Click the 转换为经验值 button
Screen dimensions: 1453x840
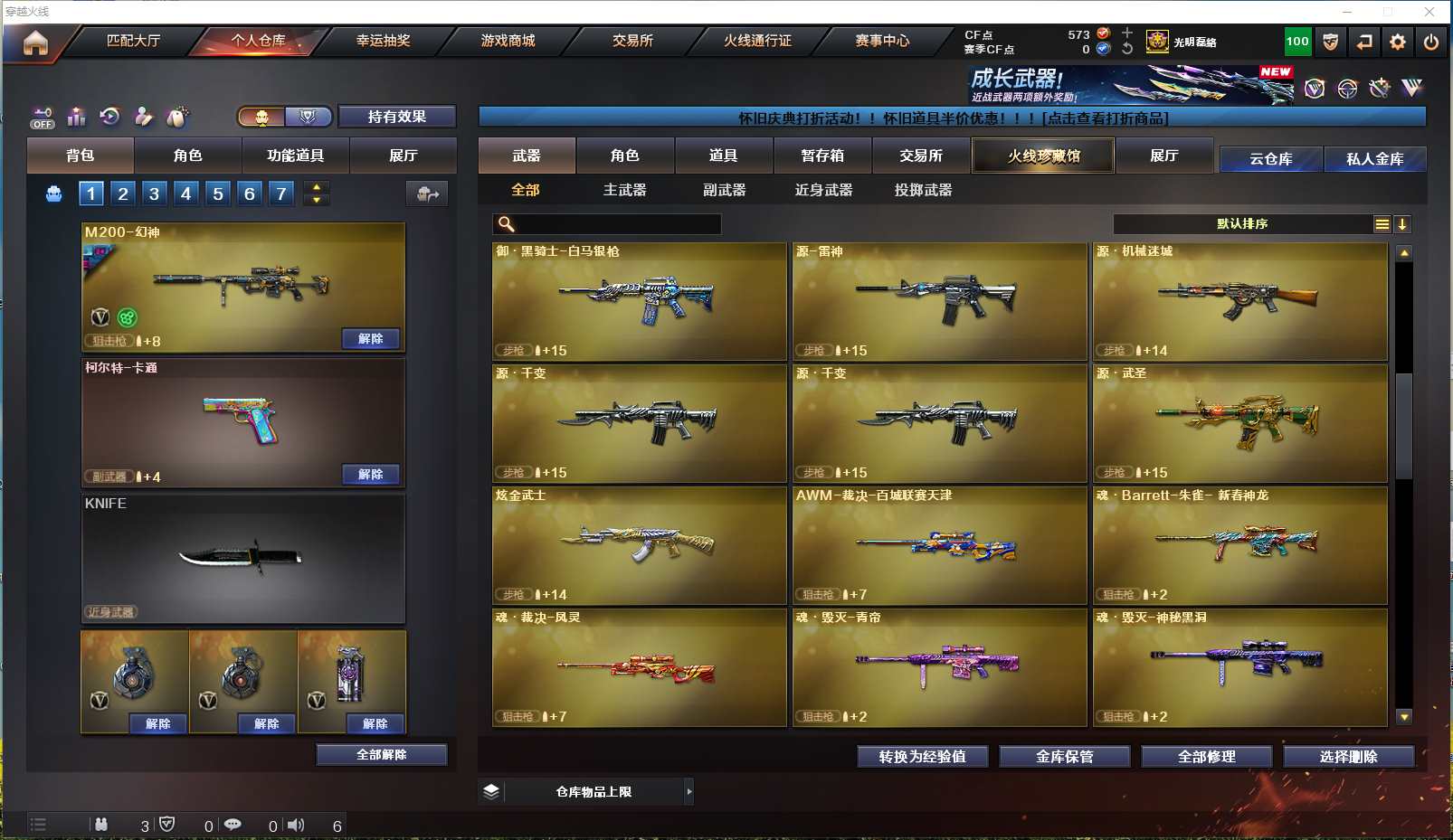coord(922,756)
